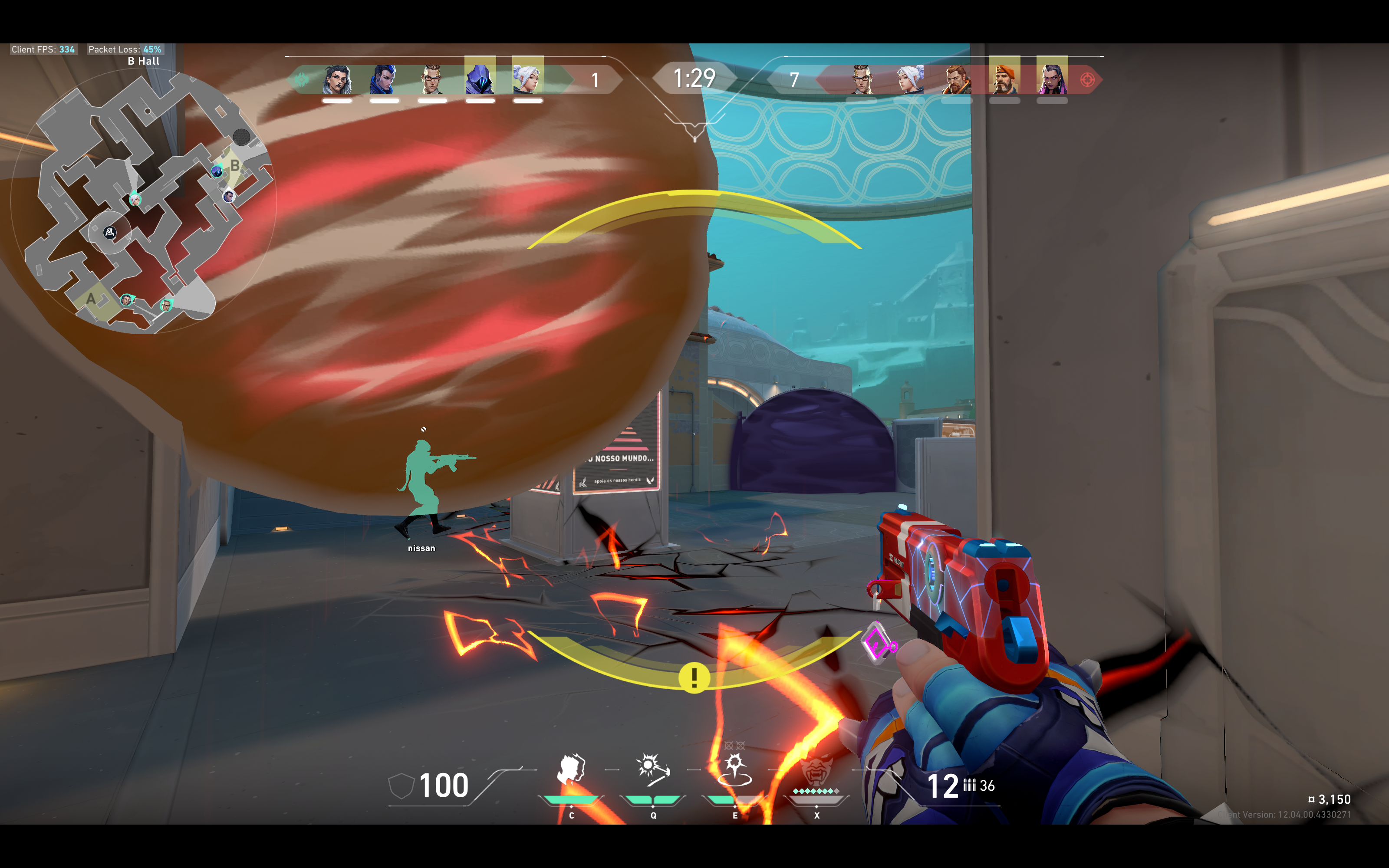Click the turret marker on the minimap
The height and width of the screenshot is (868, 1389).
tap(110, 233)
